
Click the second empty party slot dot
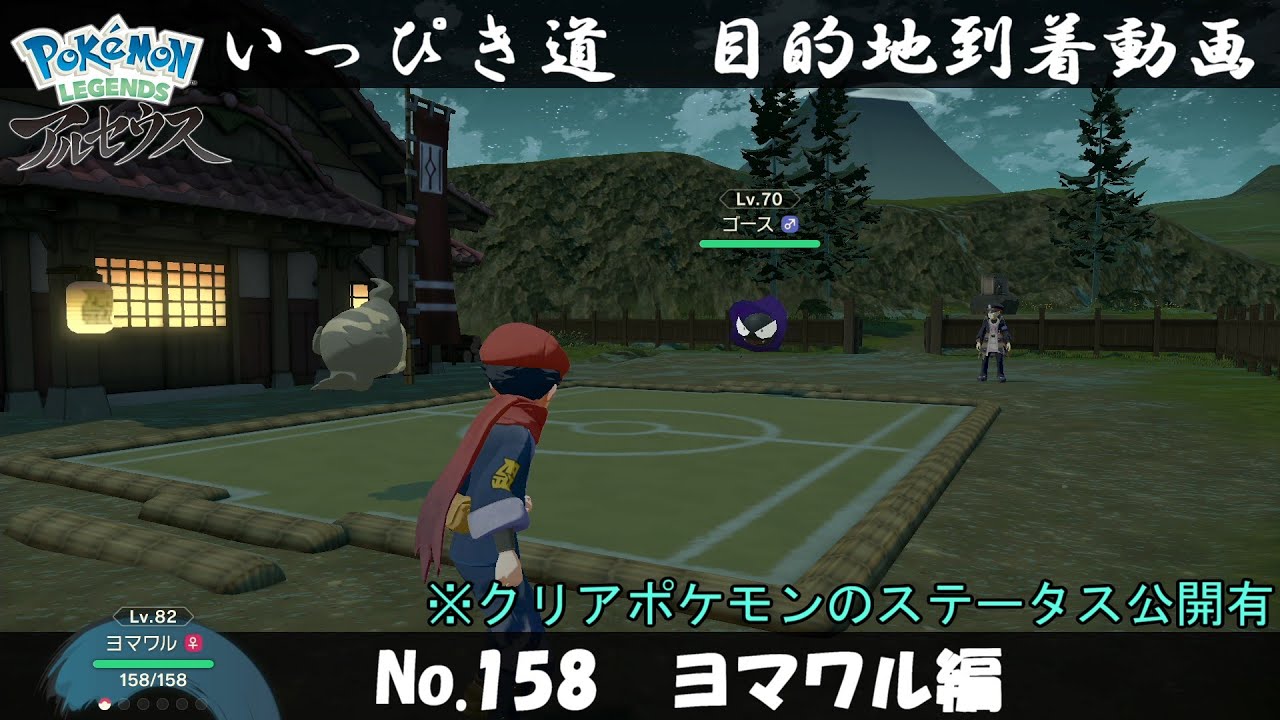point(124,704)
